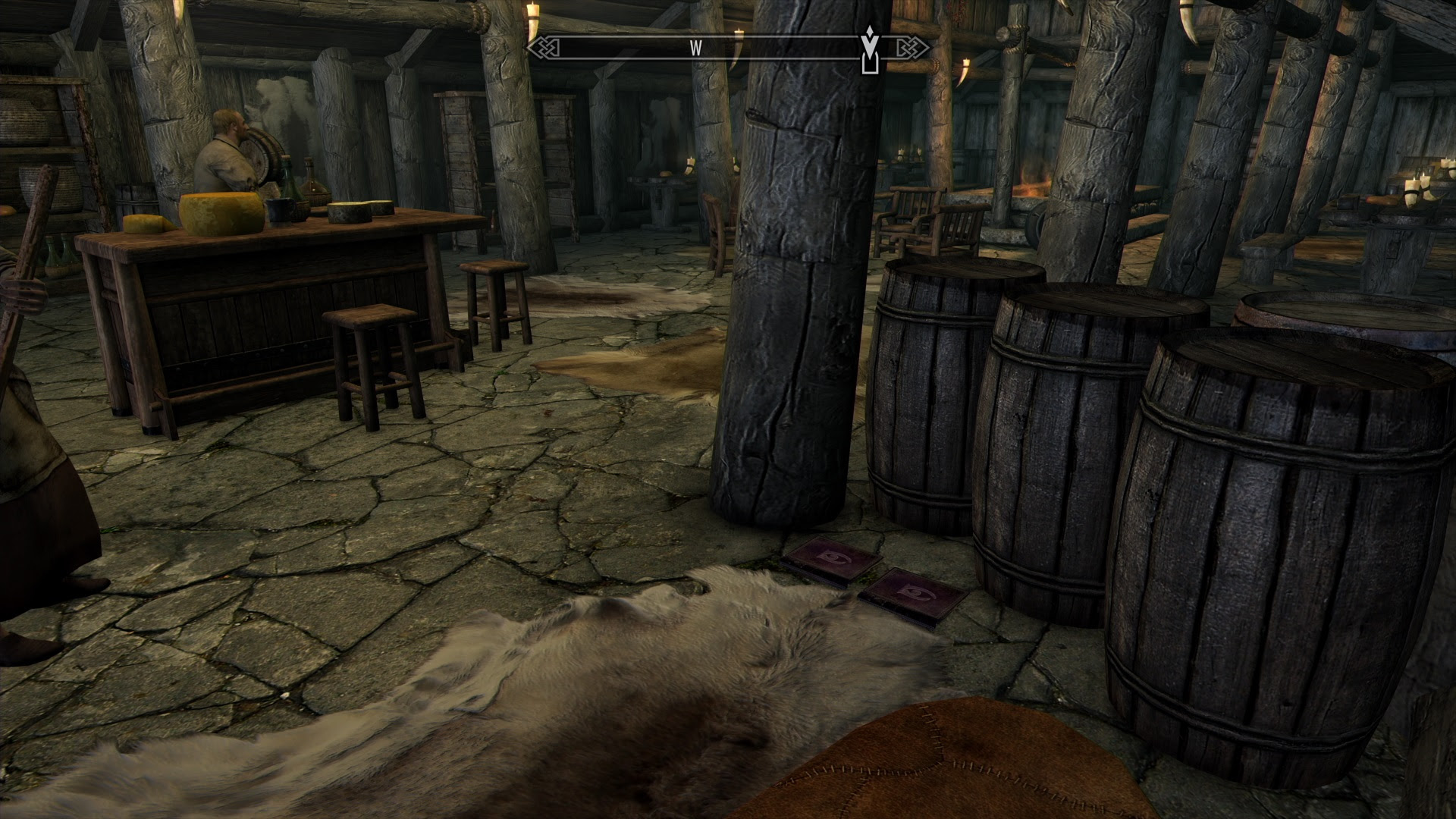Screen dimensions: 1456x819
Task: Click the quest marker on the compass
Action: click(x=871, y=50)
